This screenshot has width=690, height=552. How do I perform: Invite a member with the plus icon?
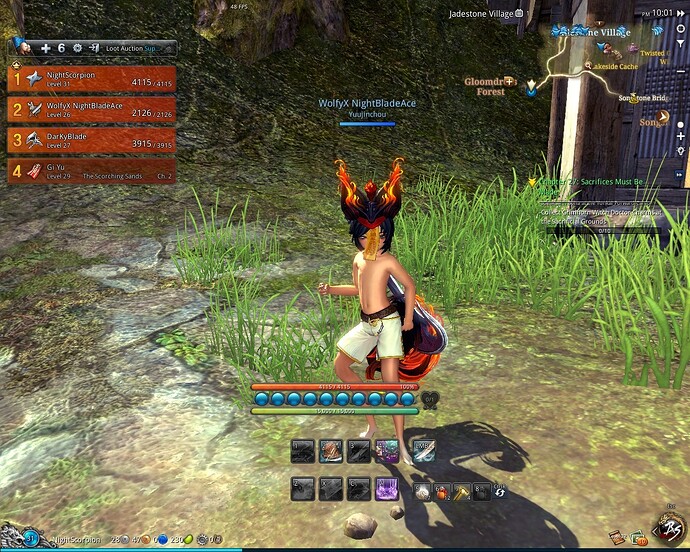pyautogui.click(x=45, y=47)
